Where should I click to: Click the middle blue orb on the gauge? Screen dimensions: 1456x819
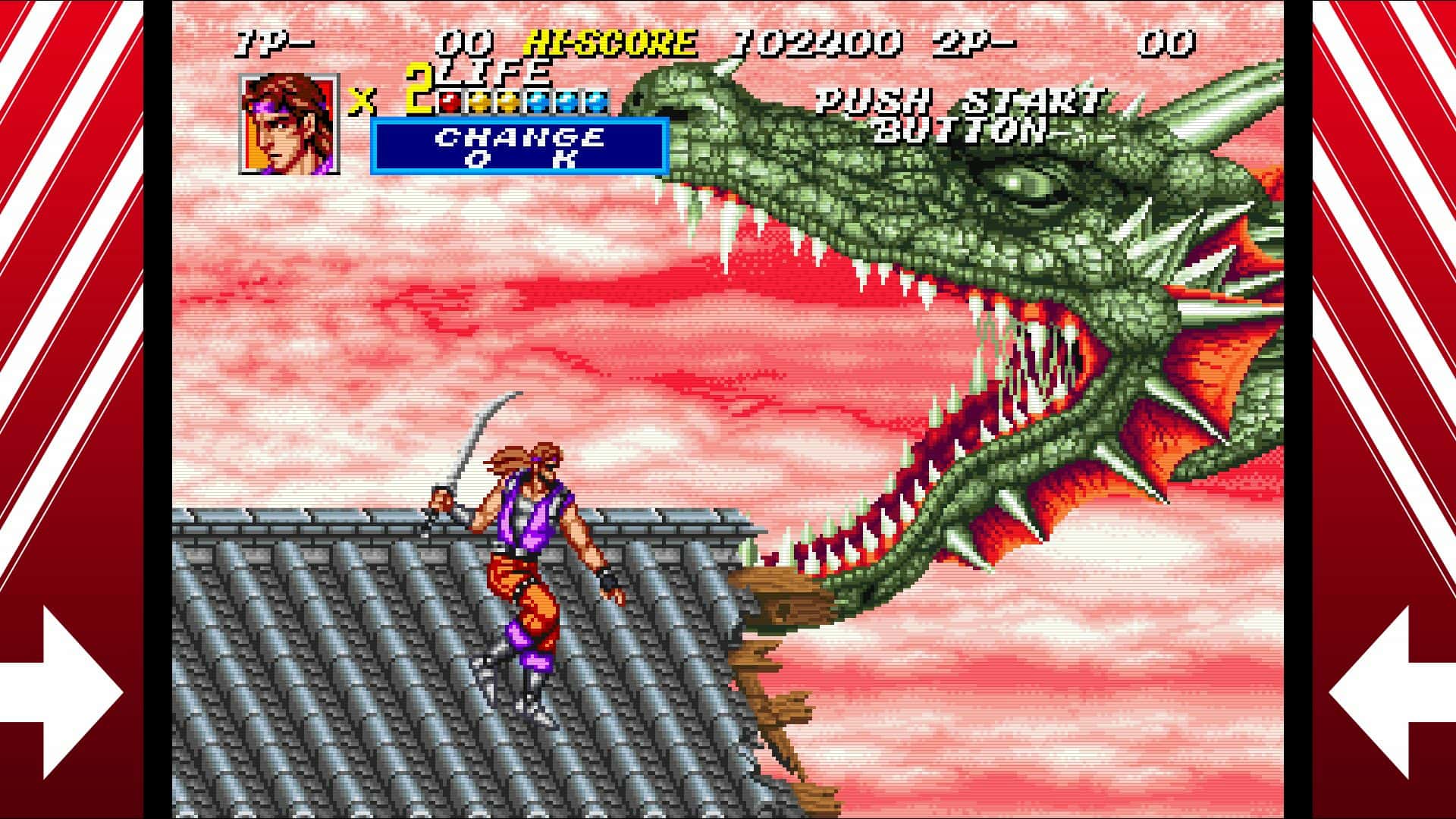point(566,102)
